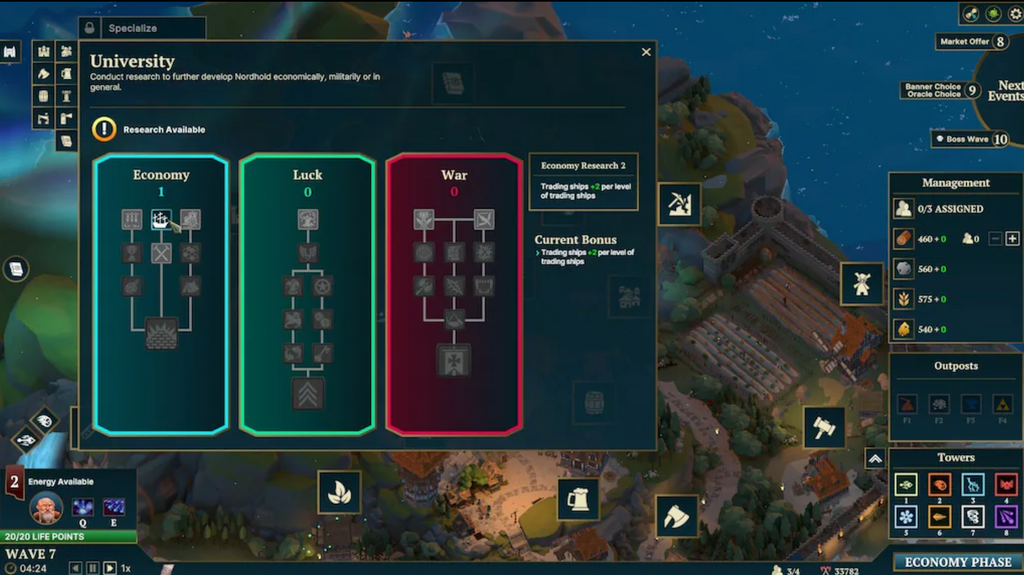The width and height of the screenshot is (1024, 575).
Task: Activate the hero's Q ability
Action: click(81, 507)
